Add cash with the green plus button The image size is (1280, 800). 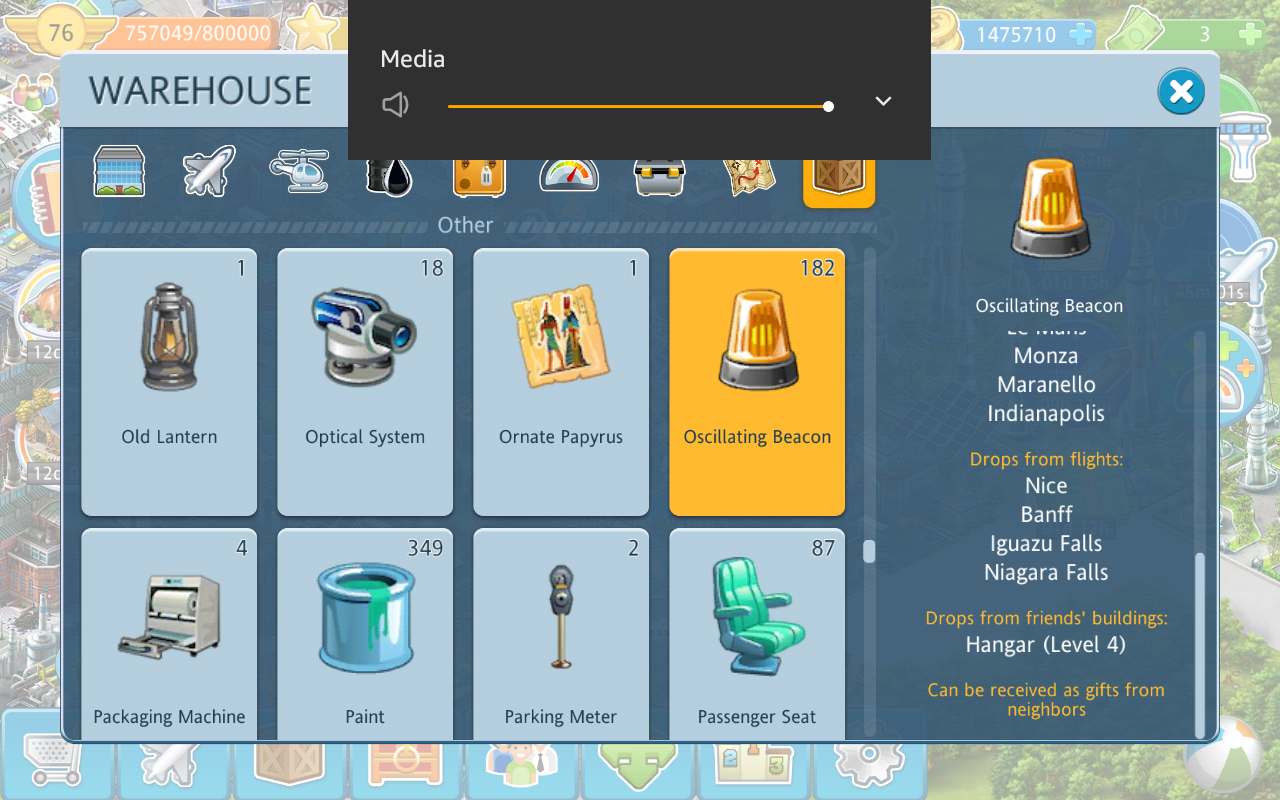1250,34
